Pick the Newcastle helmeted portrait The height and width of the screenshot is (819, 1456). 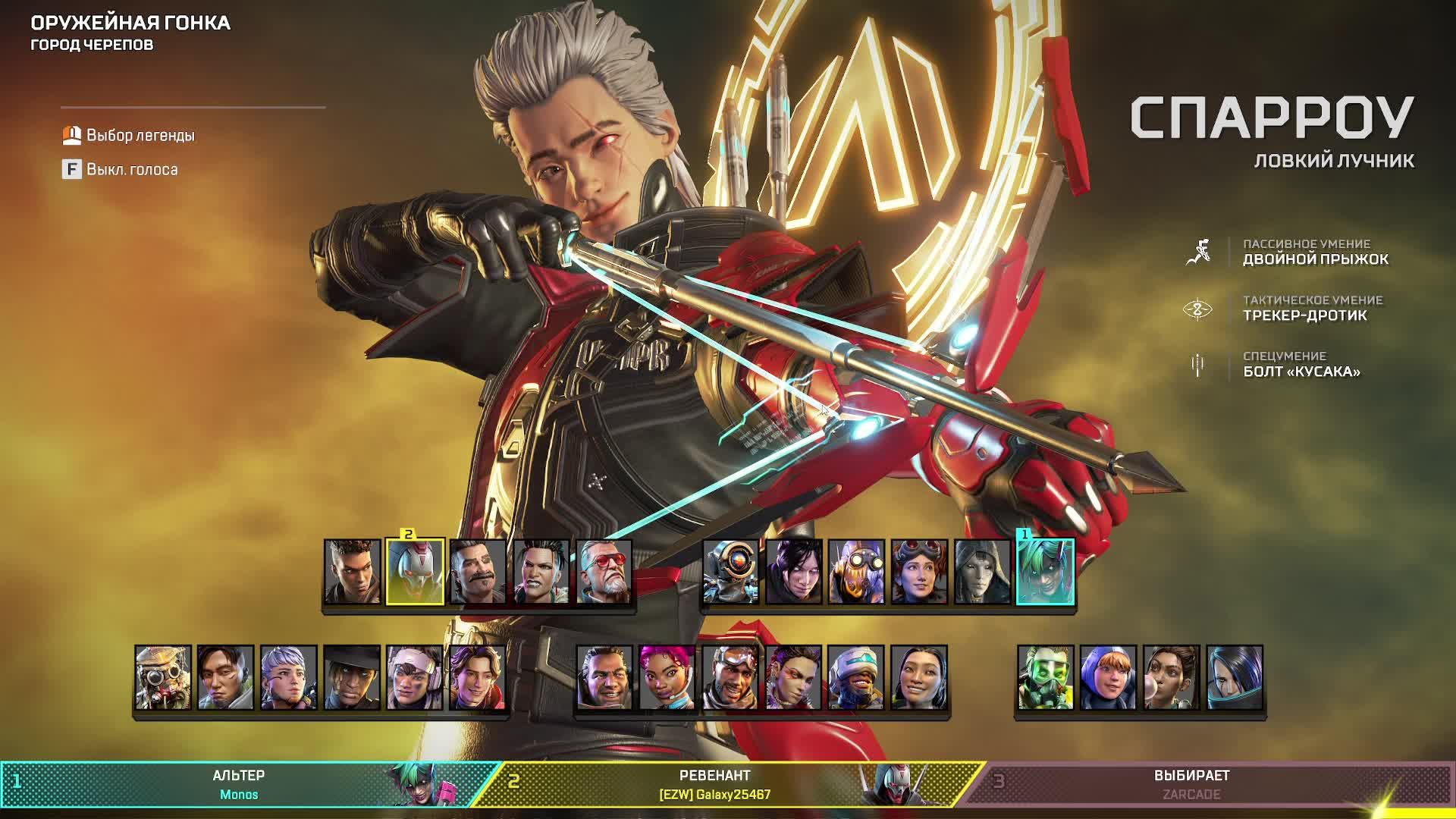(x=856, y=678)
